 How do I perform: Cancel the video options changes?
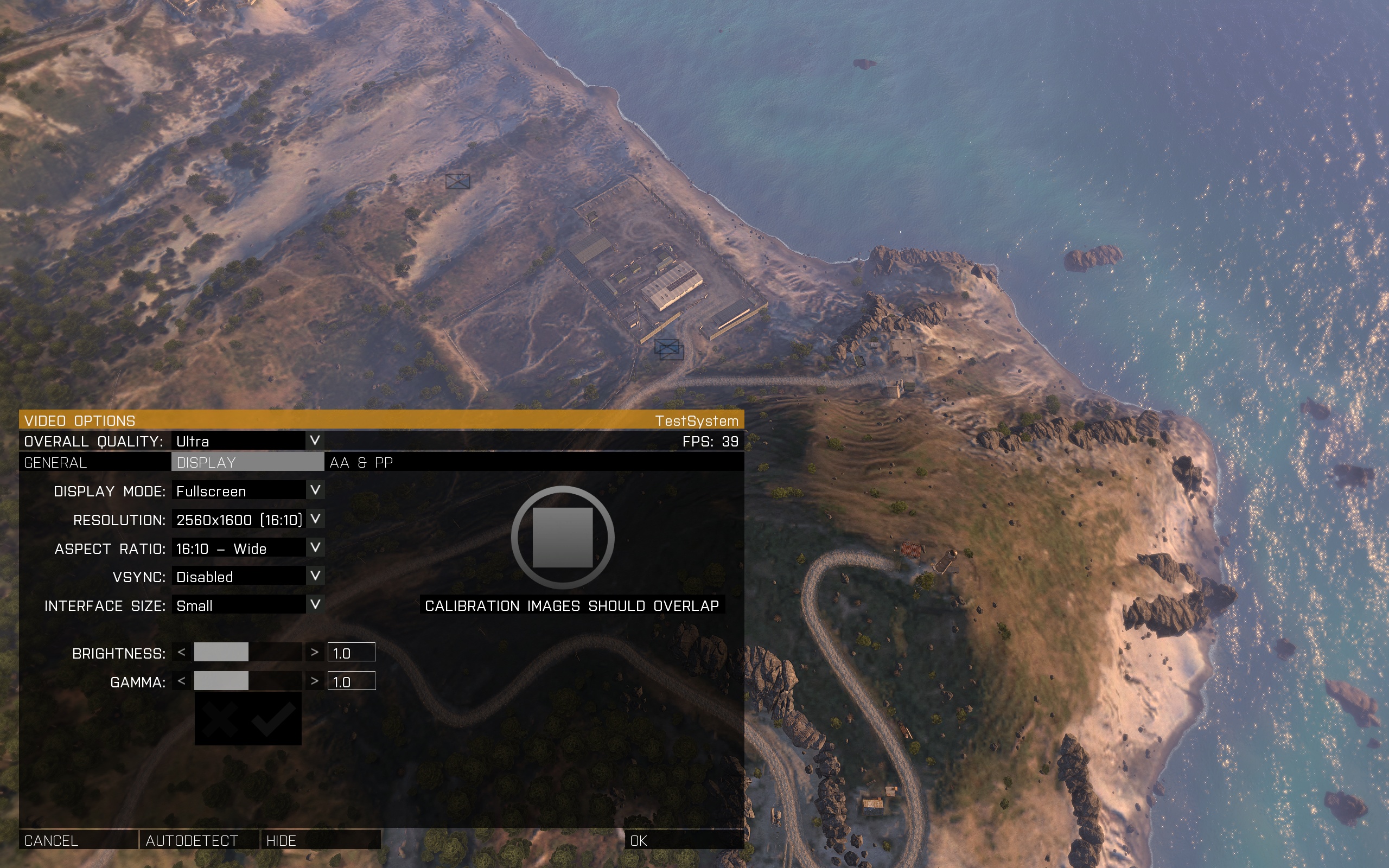coord(78,840)
